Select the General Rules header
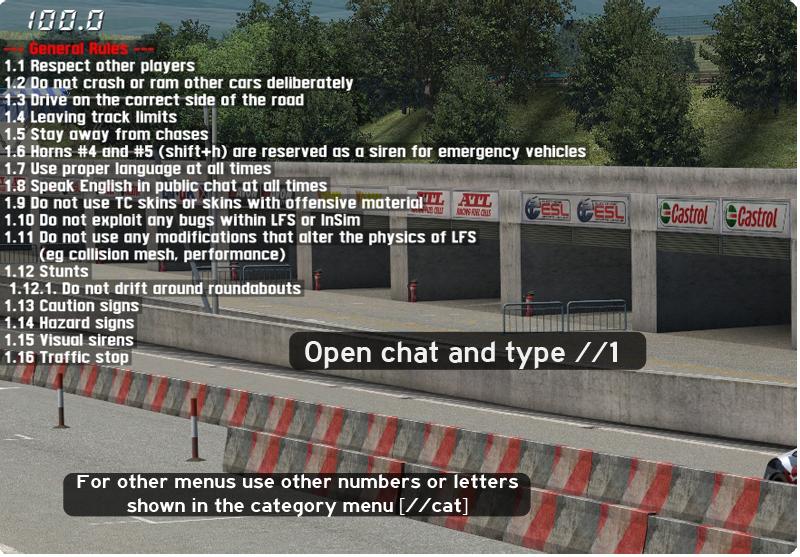The height and width of the screenshot is (557, 800). click(x=79, y=48)
